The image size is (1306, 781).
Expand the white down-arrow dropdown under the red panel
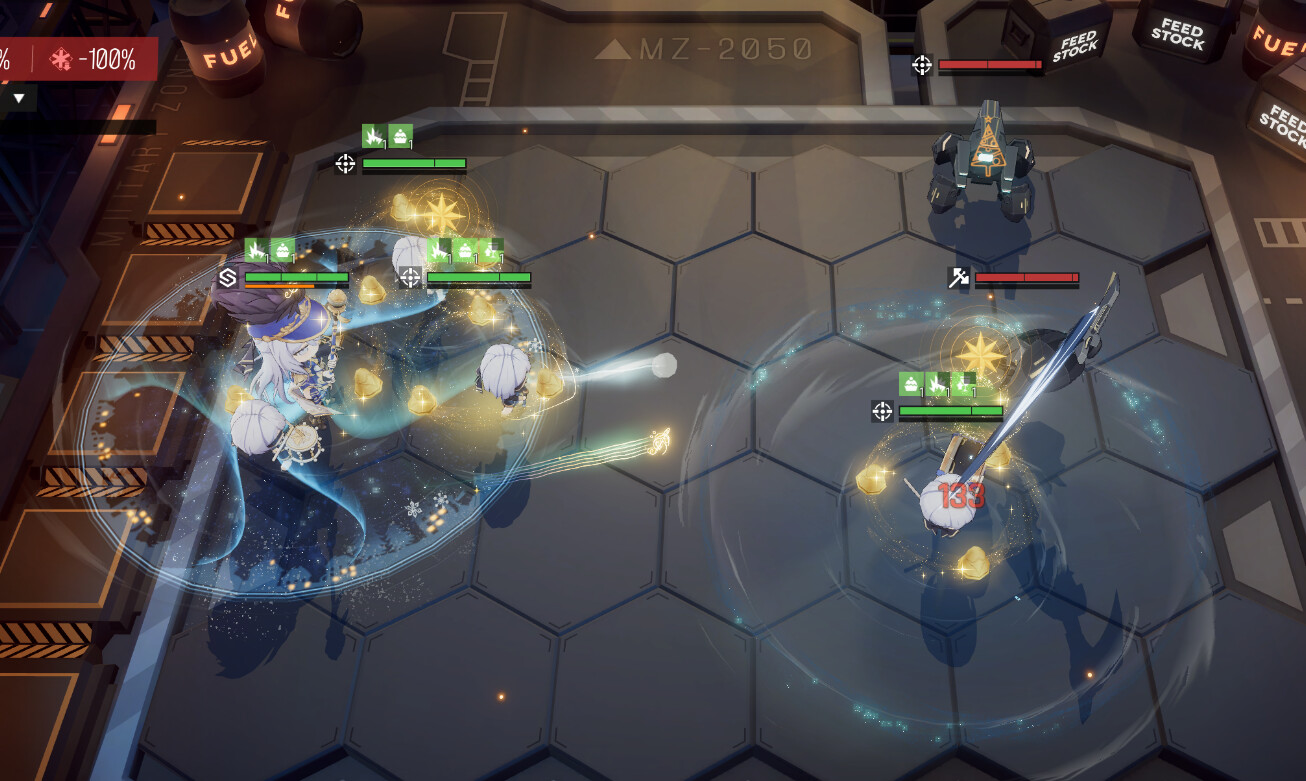click(x=19, y=98)
